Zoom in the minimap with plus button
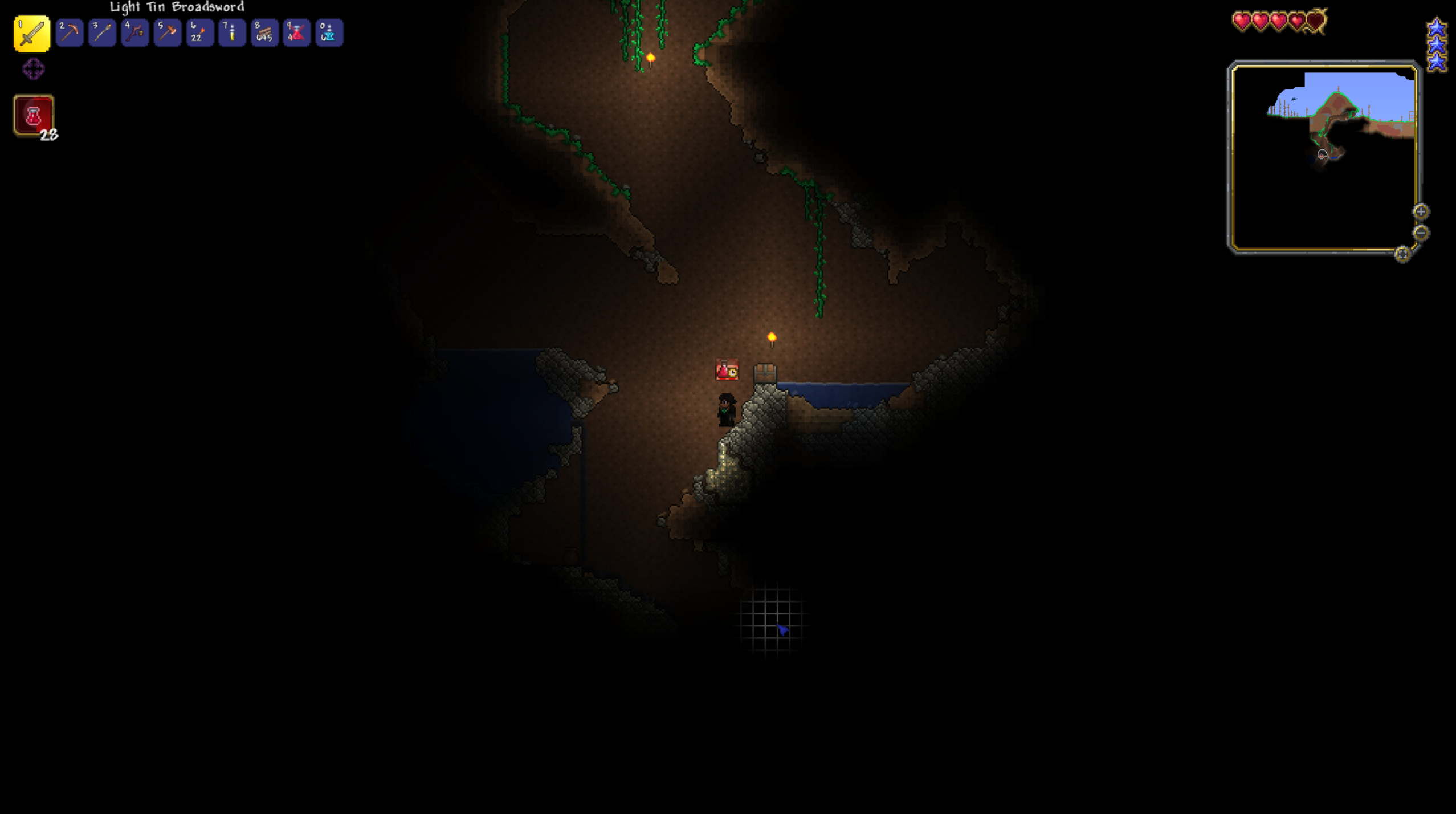Viewport: 1456px width, 814px height. (x=1421, y=212)
